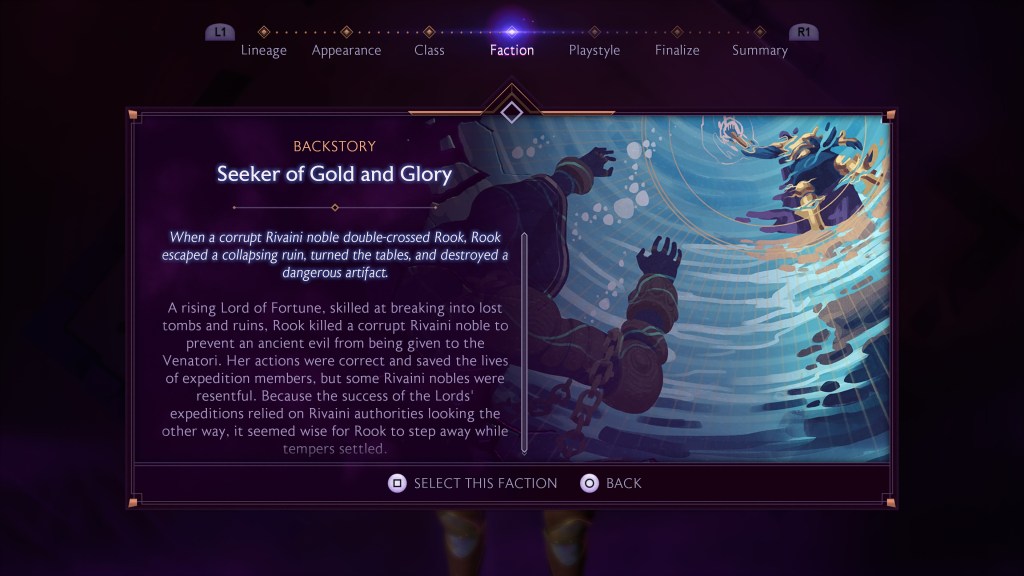Go Back from the backstory panel
Image resolution: width=1024 pixels, height=576 pixels.
(x=611, y=483)
